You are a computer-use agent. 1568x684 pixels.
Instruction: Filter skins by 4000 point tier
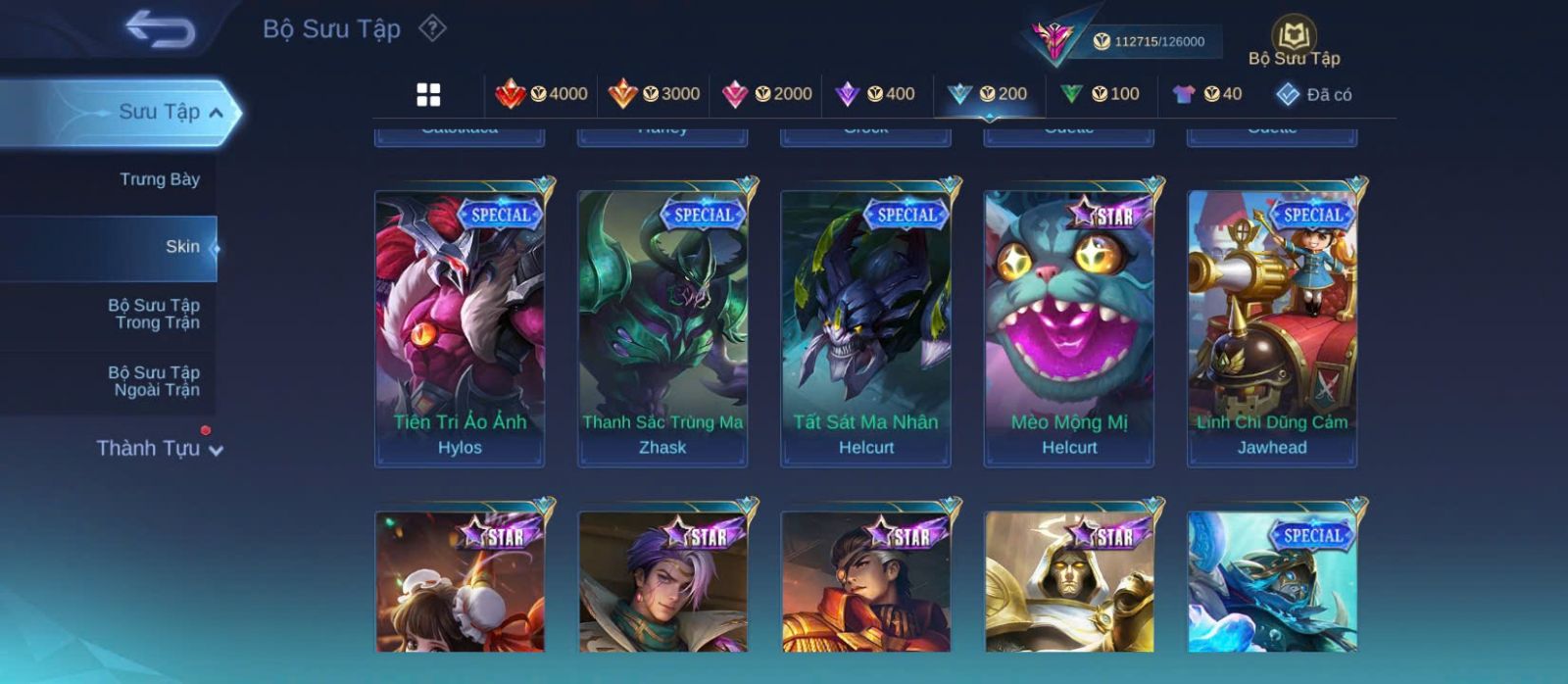pyautogui.click(x=541, y=94)
